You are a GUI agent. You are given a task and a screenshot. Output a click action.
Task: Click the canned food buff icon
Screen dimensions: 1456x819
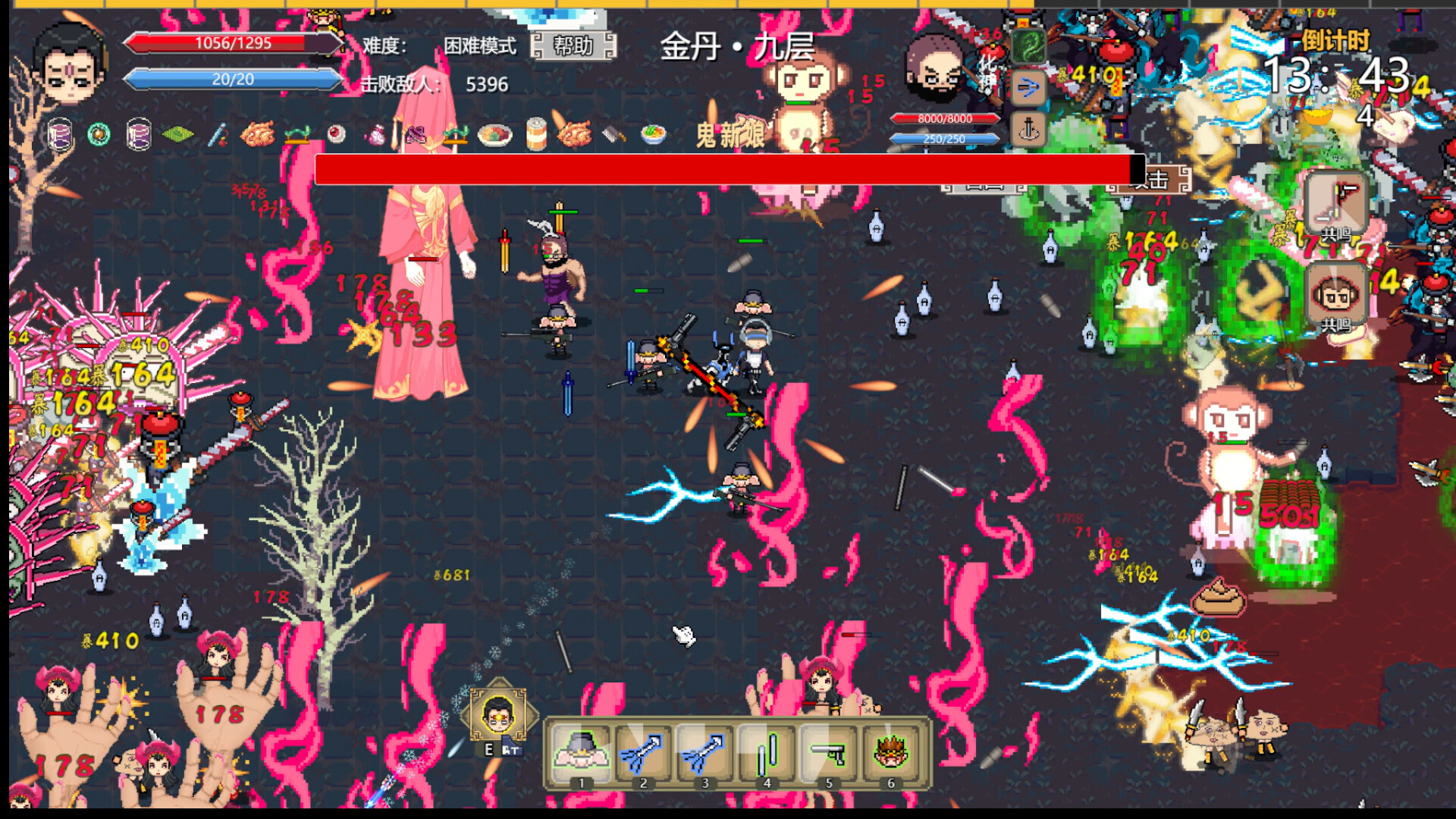[538, 136]
